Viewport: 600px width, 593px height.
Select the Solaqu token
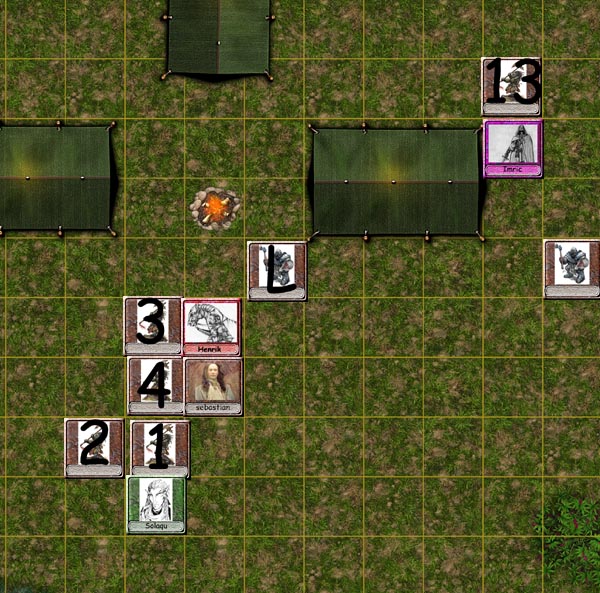click(156, 504)
